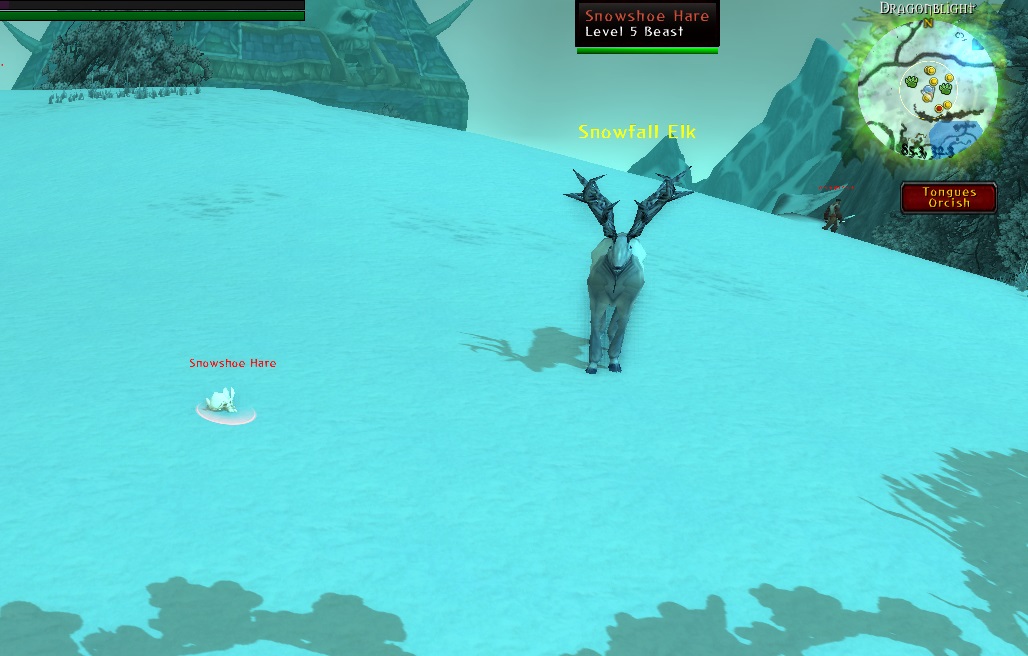
Task: Click the red dot marker on the minimap
Action: pos(939,108)
